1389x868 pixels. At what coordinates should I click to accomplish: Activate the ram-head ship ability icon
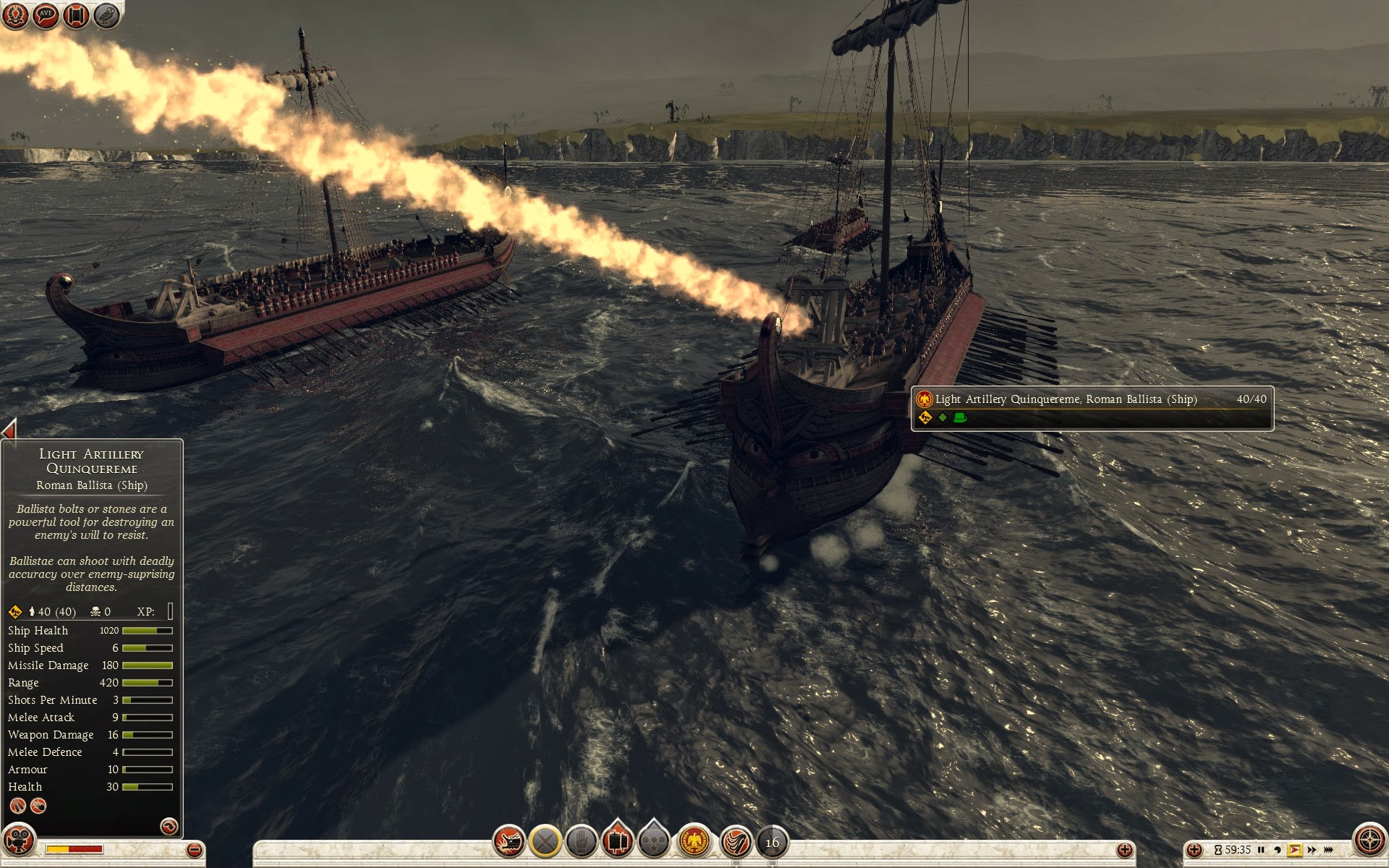[509, 841]
